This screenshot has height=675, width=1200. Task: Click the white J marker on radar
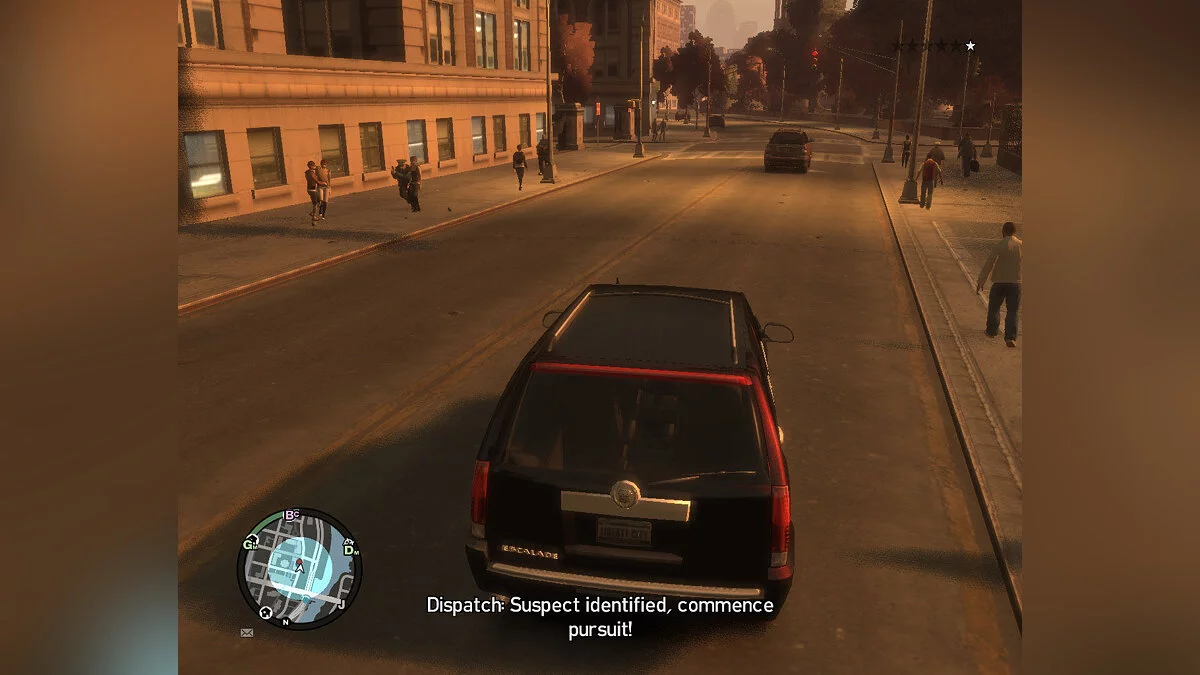coord(341,604)
